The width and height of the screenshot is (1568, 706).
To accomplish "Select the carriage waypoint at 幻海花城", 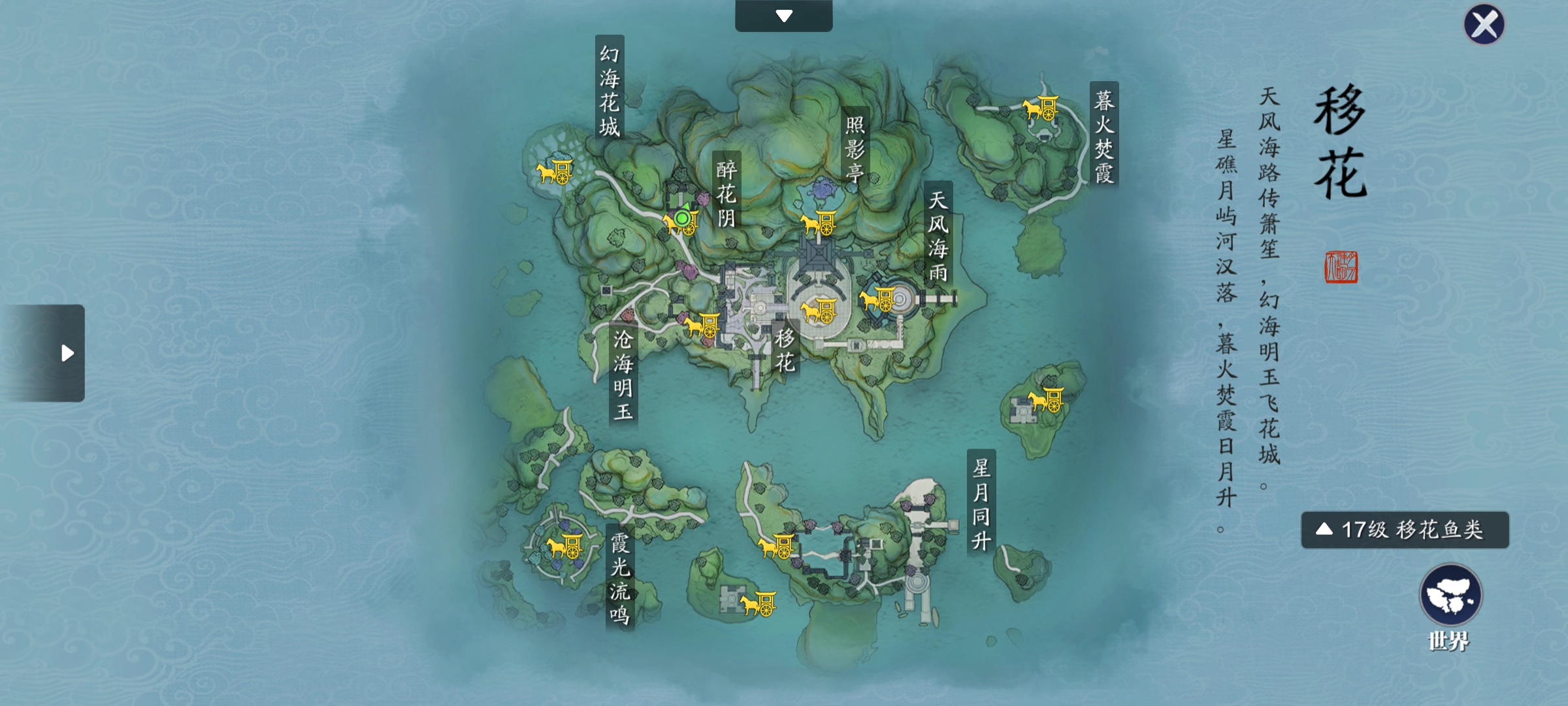I will coord(555,172).
